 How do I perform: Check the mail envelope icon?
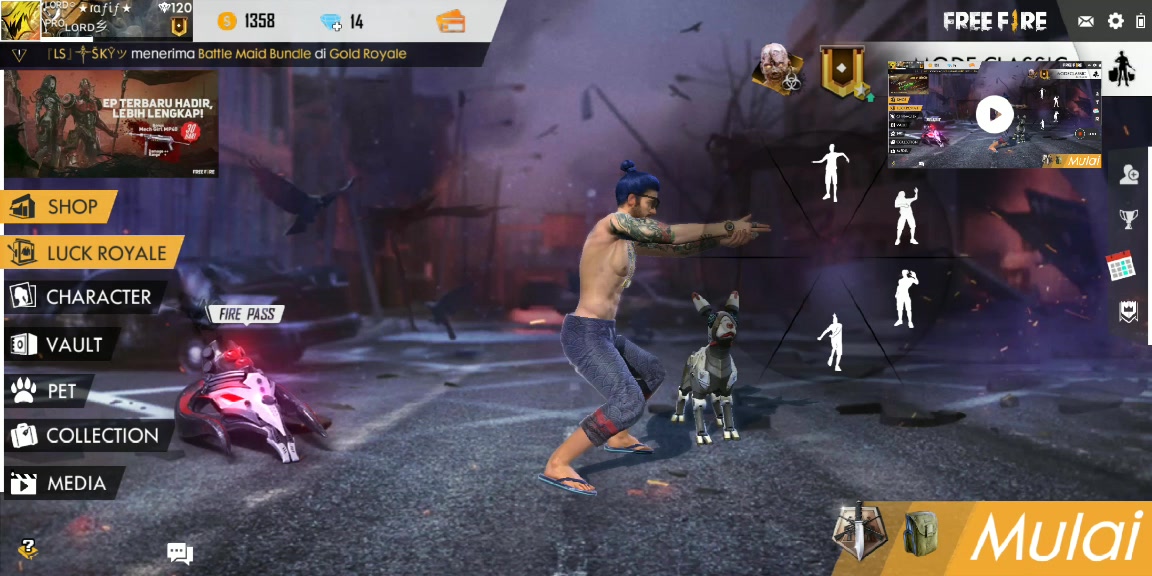(1086, 21)
